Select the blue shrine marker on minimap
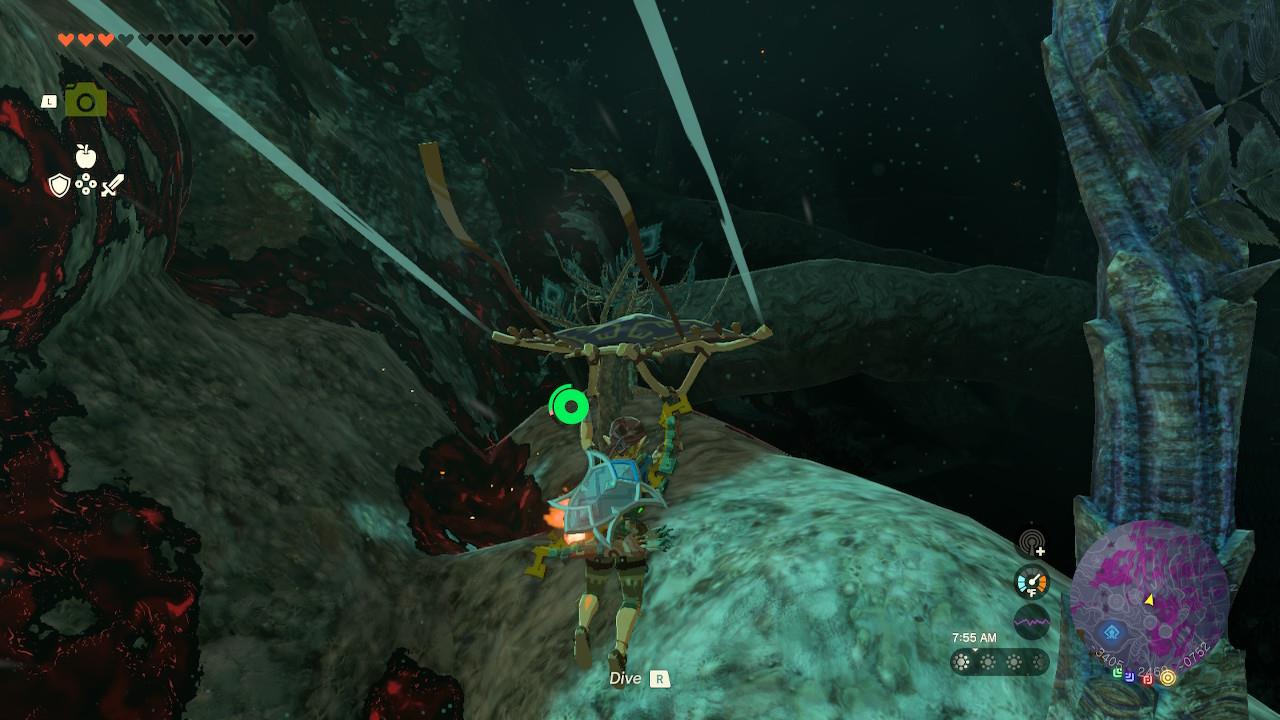 pyautogui.click(x=1111, y=632)
